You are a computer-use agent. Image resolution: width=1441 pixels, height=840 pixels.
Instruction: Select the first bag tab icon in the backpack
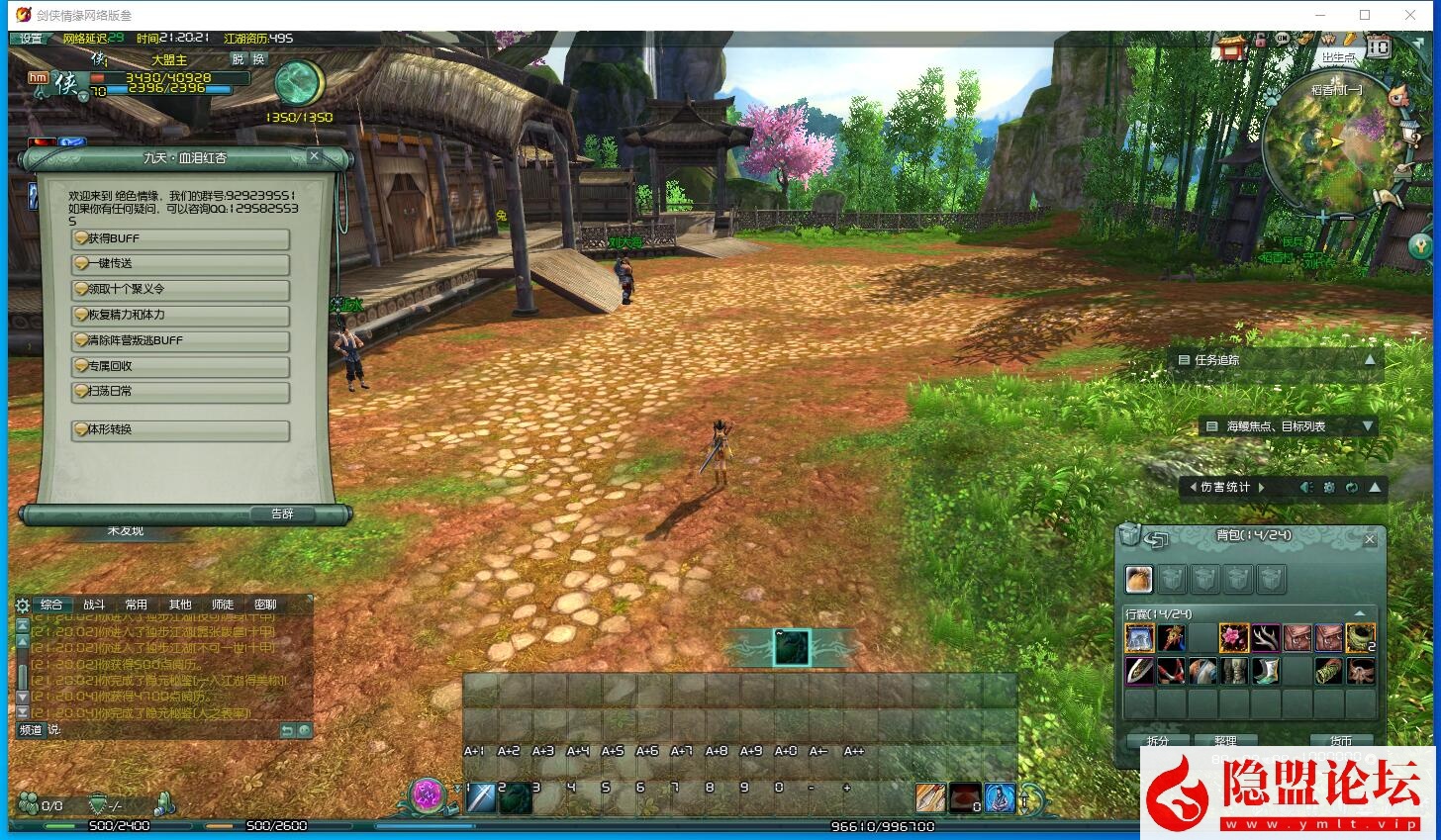pyautogui.click(x=1139, y=579)
